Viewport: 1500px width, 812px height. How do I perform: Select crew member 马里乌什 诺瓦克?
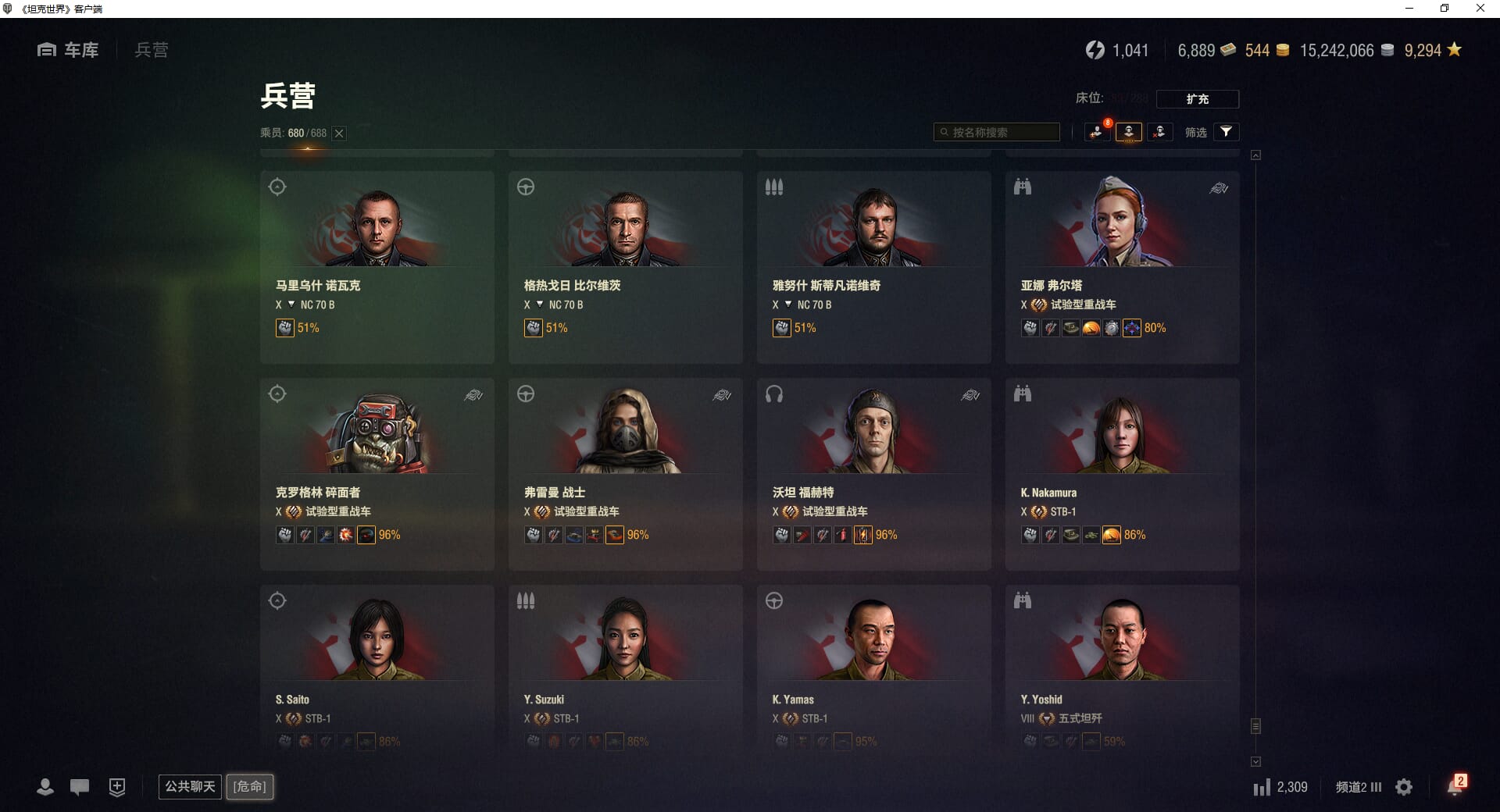pyautogui.click(x=377, y=266)
